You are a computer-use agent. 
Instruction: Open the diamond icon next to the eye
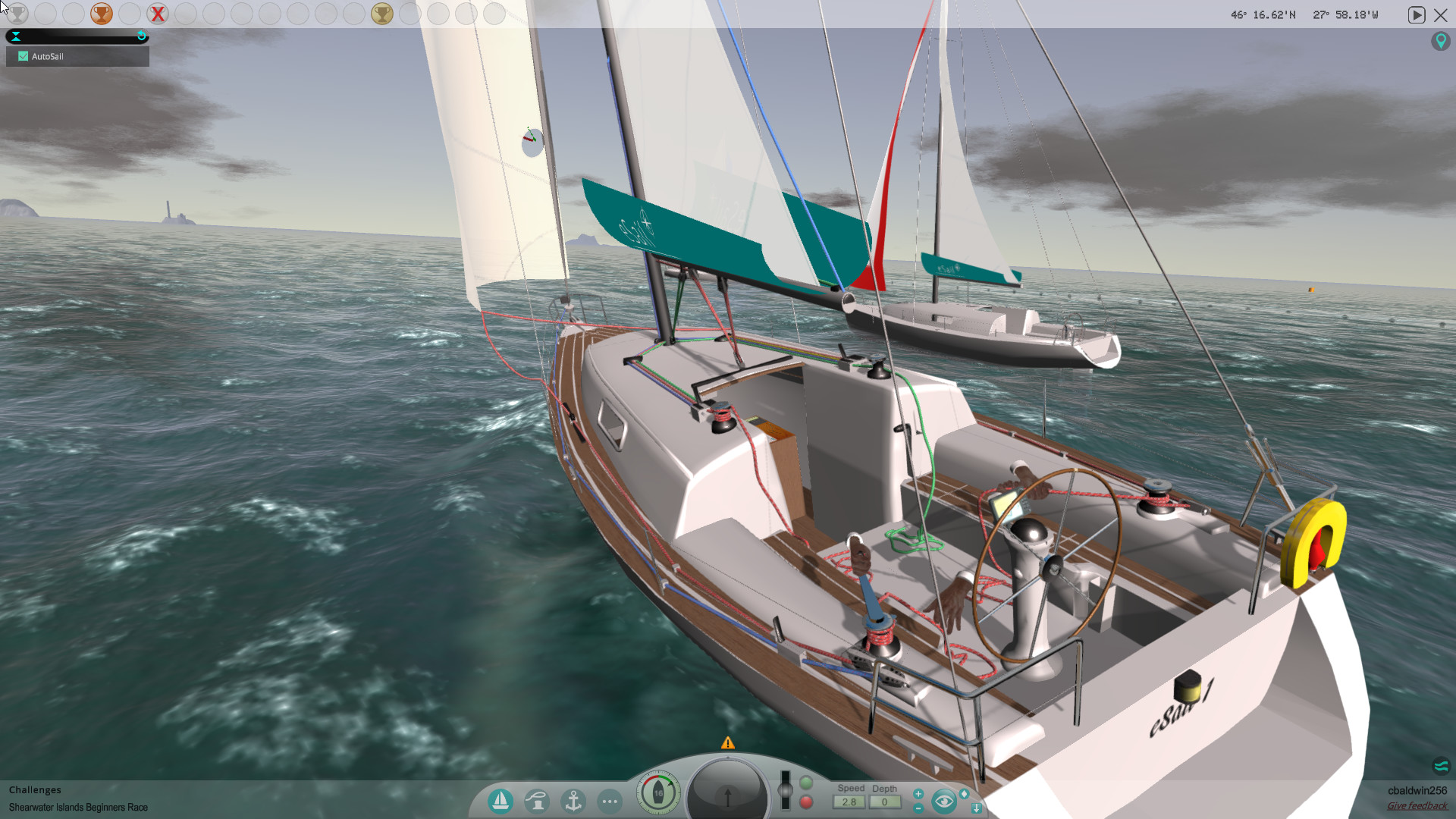tap(964, 794)
